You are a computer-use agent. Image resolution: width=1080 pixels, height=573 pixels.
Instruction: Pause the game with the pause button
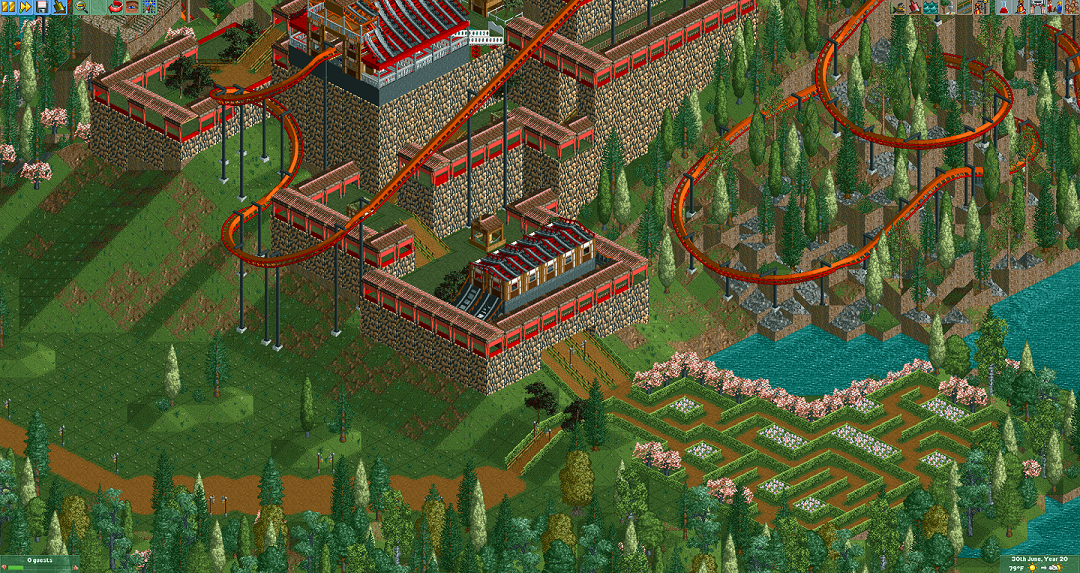tap(7, 7)
